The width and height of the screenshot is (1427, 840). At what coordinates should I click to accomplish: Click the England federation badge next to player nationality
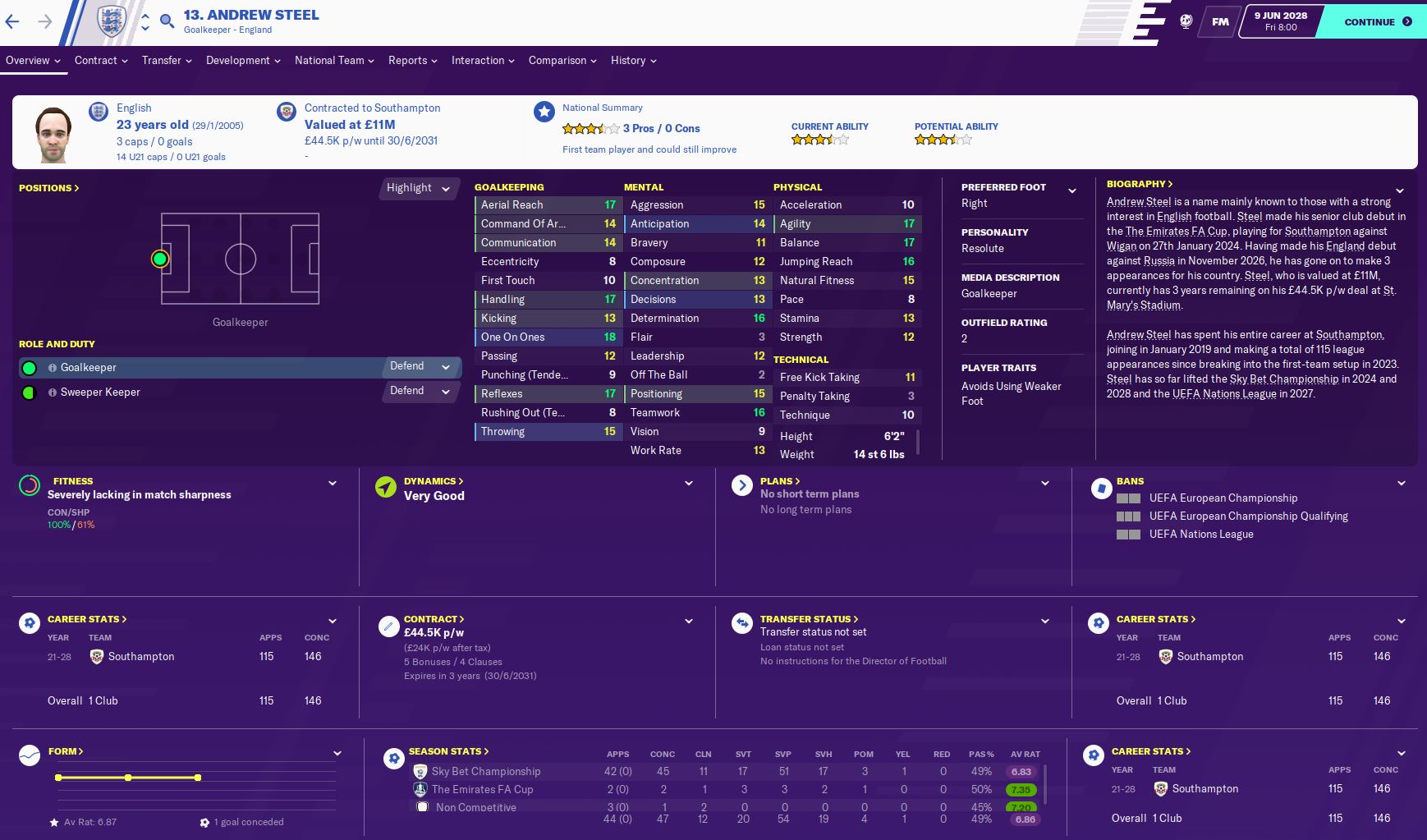click(98, 111)
